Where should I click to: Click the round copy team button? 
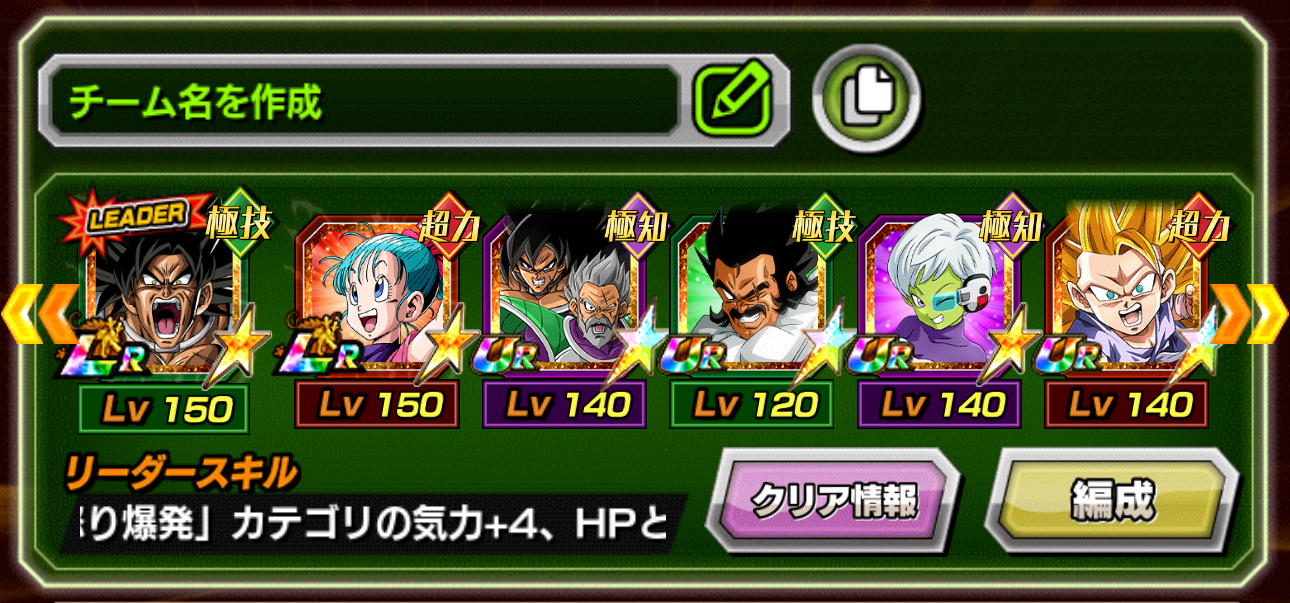pos(866,97)
